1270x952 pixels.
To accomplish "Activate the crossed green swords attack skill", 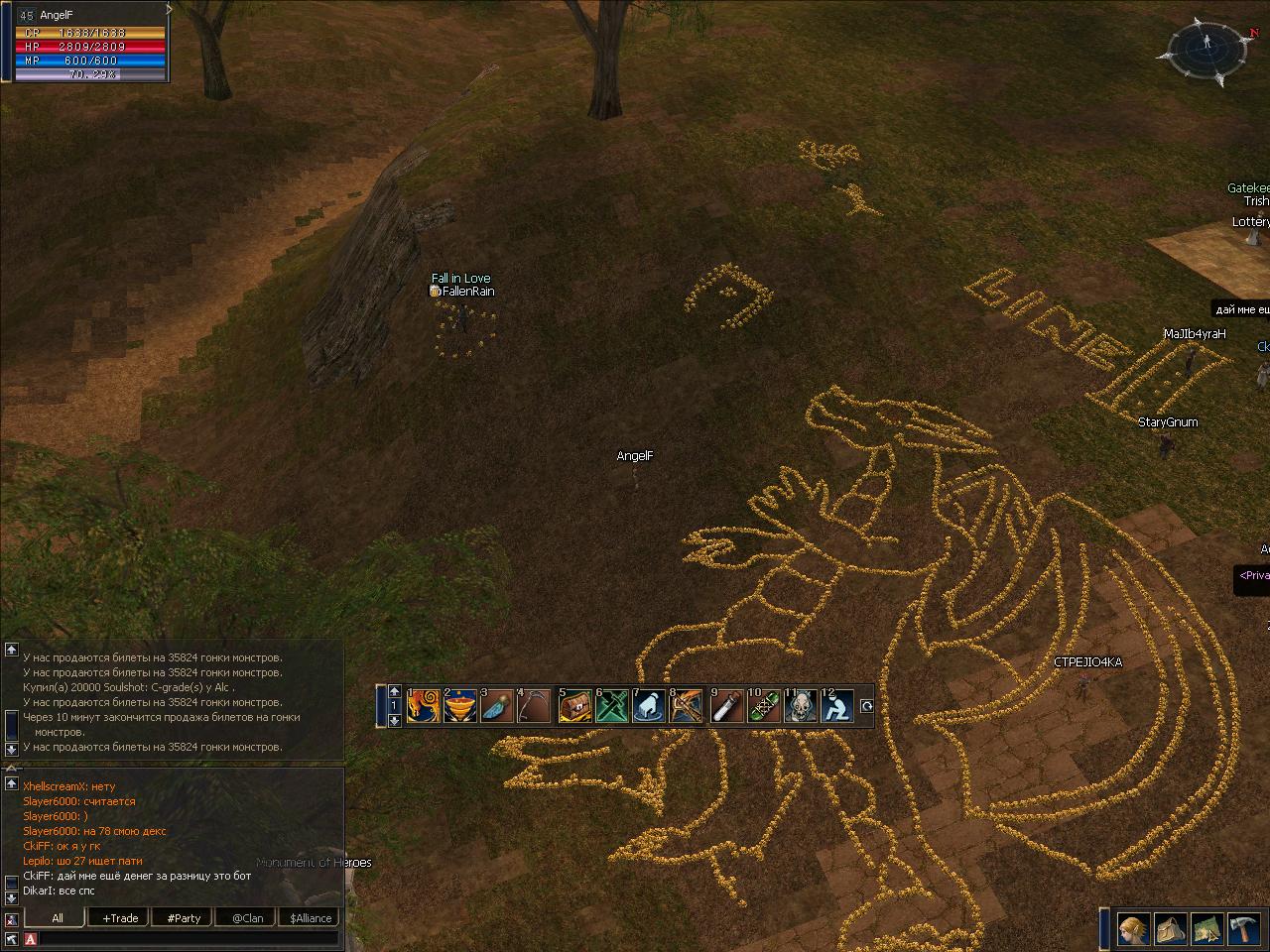I will (612, 706).
